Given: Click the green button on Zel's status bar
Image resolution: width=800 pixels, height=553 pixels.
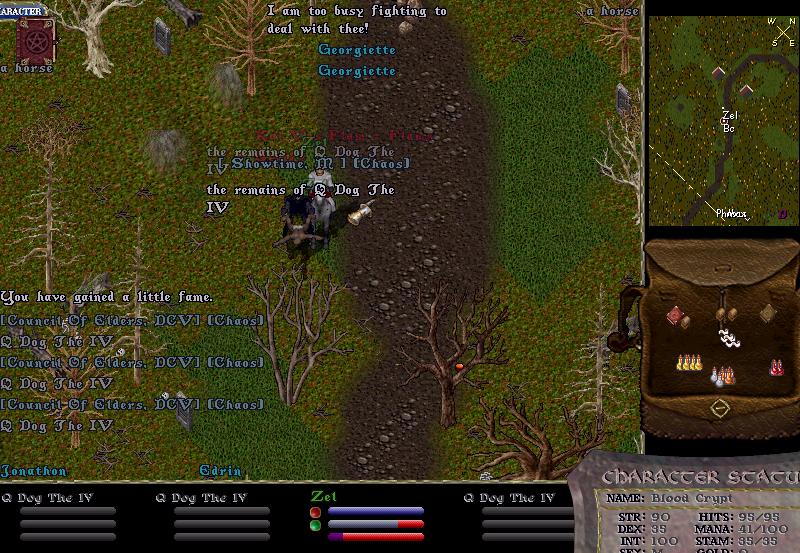Looking at the screenshot, I should coord(315,525).
